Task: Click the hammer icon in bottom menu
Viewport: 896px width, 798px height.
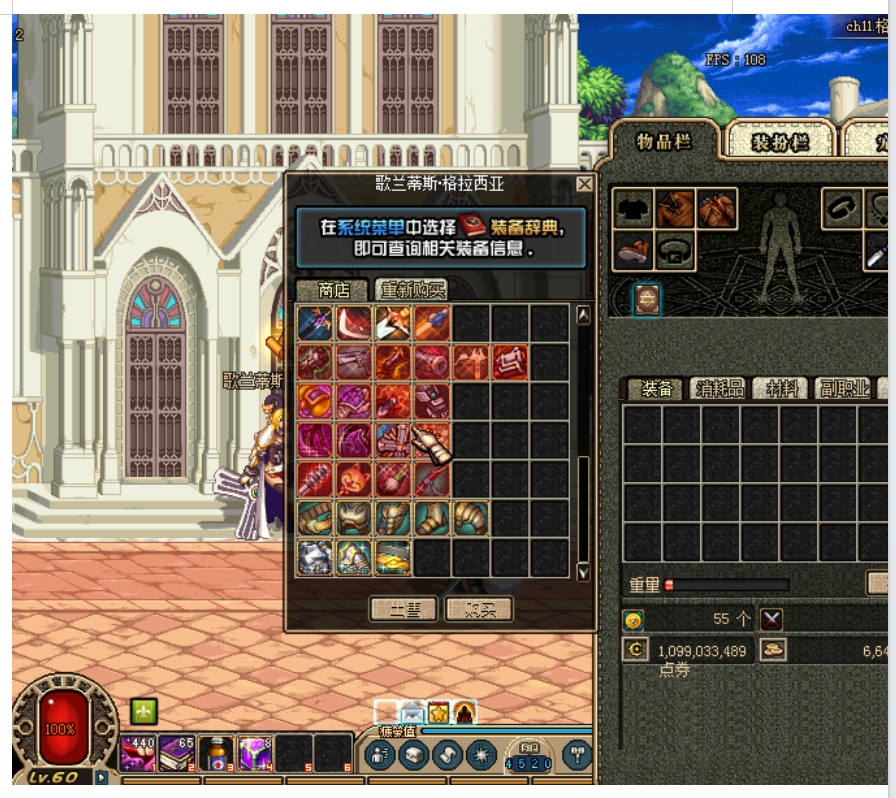Action: (578, 754)
